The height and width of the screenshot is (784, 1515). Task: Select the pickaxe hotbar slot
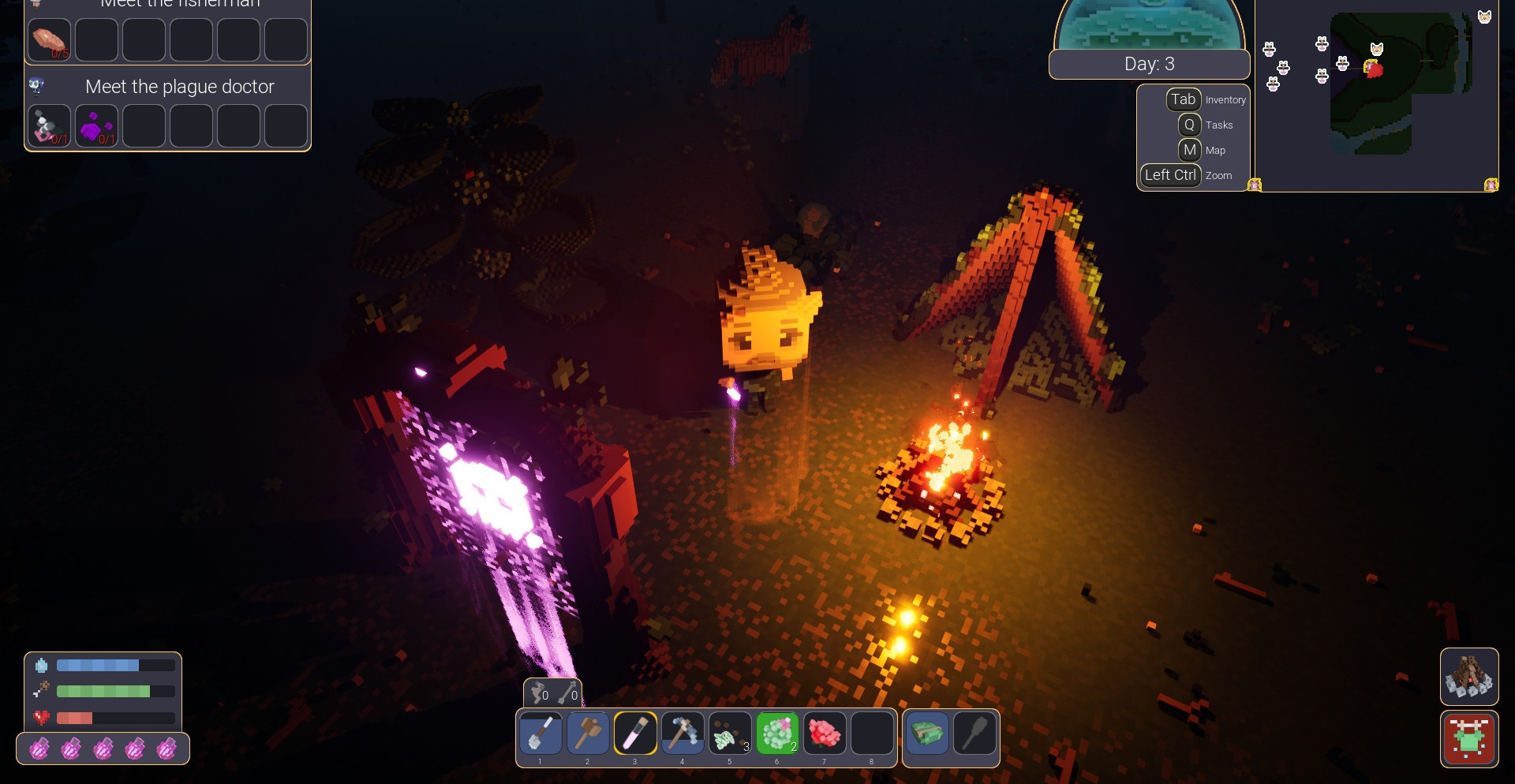click(x=683, y=734)
